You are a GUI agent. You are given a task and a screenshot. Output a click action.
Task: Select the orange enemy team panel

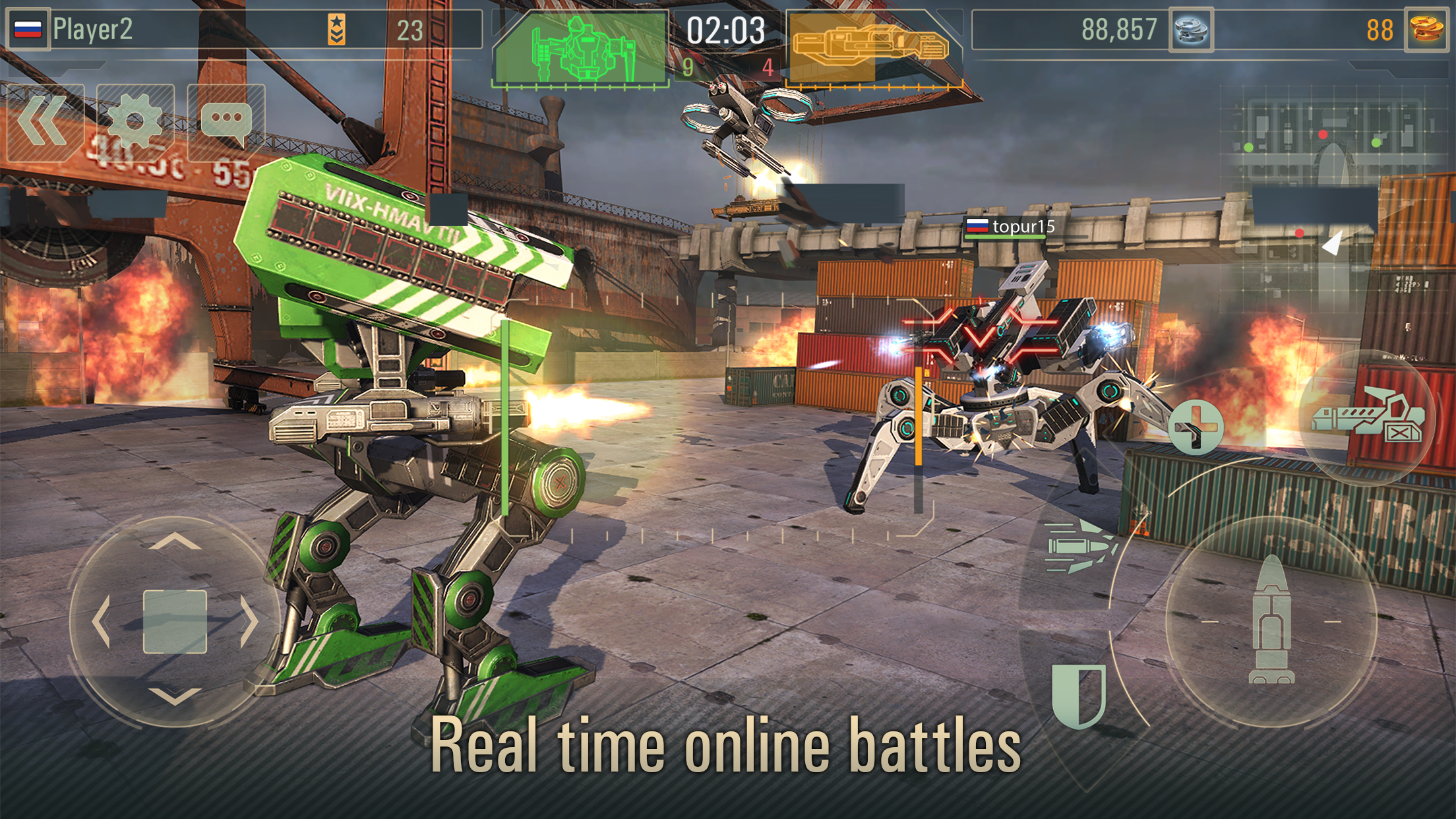tap(870, 48)
